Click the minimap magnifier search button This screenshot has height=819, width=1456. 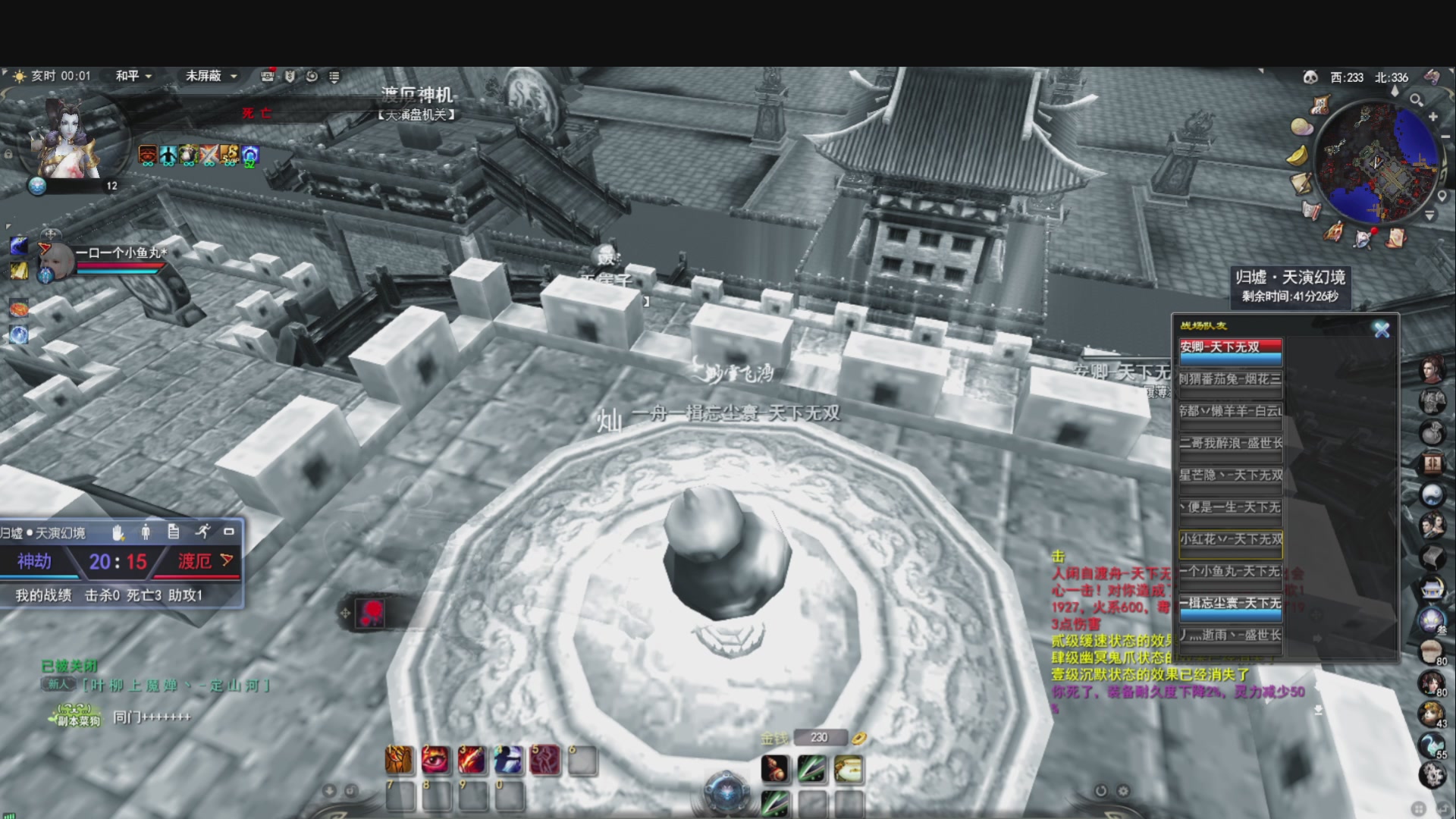click(1416, 99)
